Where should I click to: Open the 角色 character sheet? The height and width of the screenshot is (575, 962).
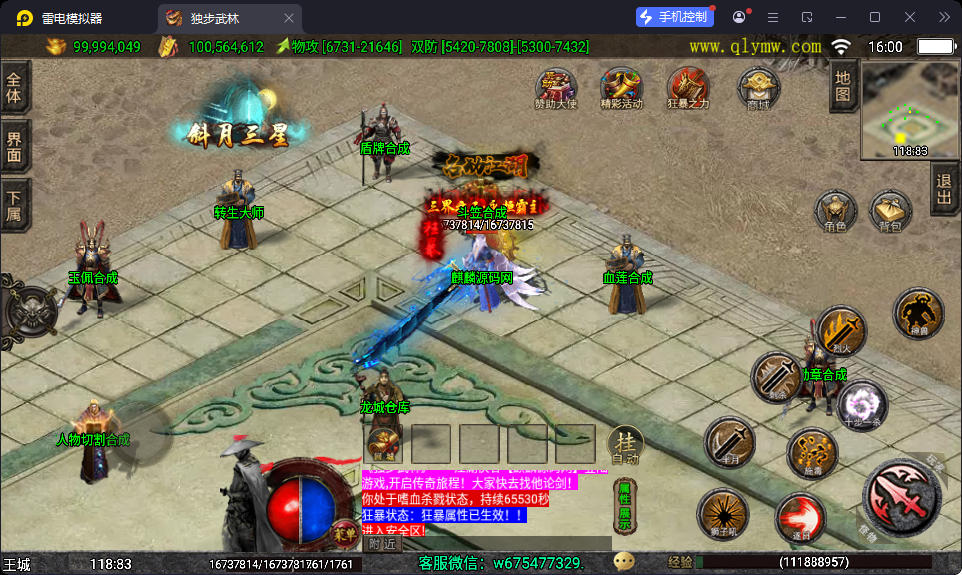point(835,212)
